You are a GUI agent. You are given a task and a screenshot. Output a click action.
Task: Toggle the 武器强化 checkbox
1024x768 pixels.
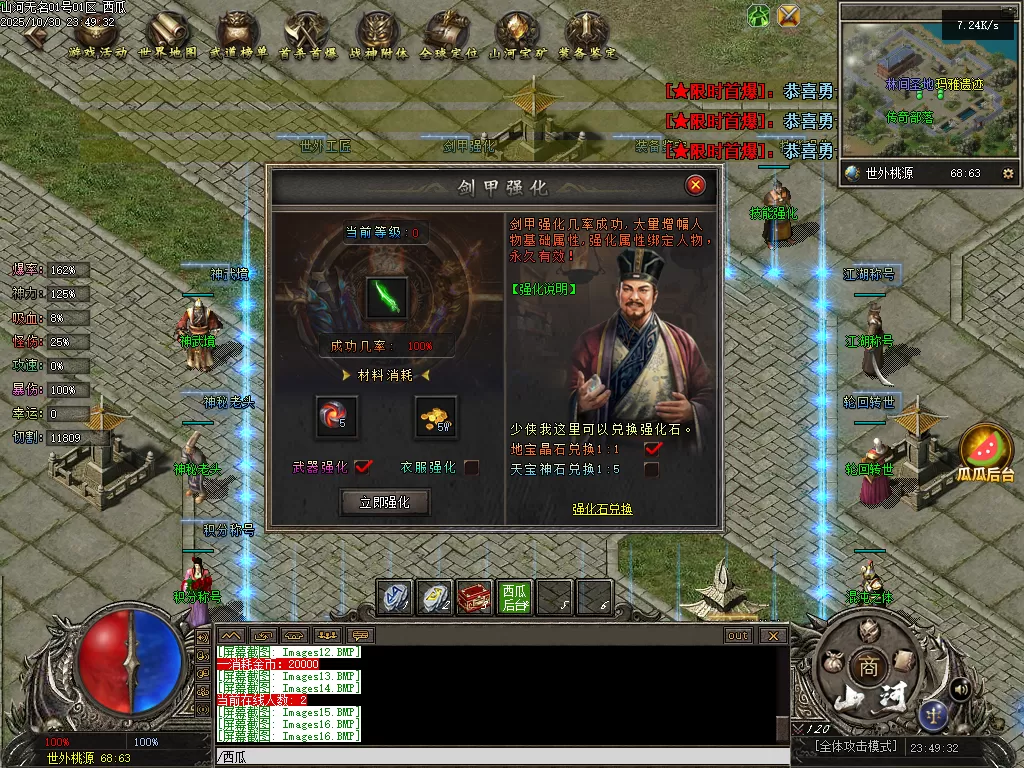coord(363,467)
